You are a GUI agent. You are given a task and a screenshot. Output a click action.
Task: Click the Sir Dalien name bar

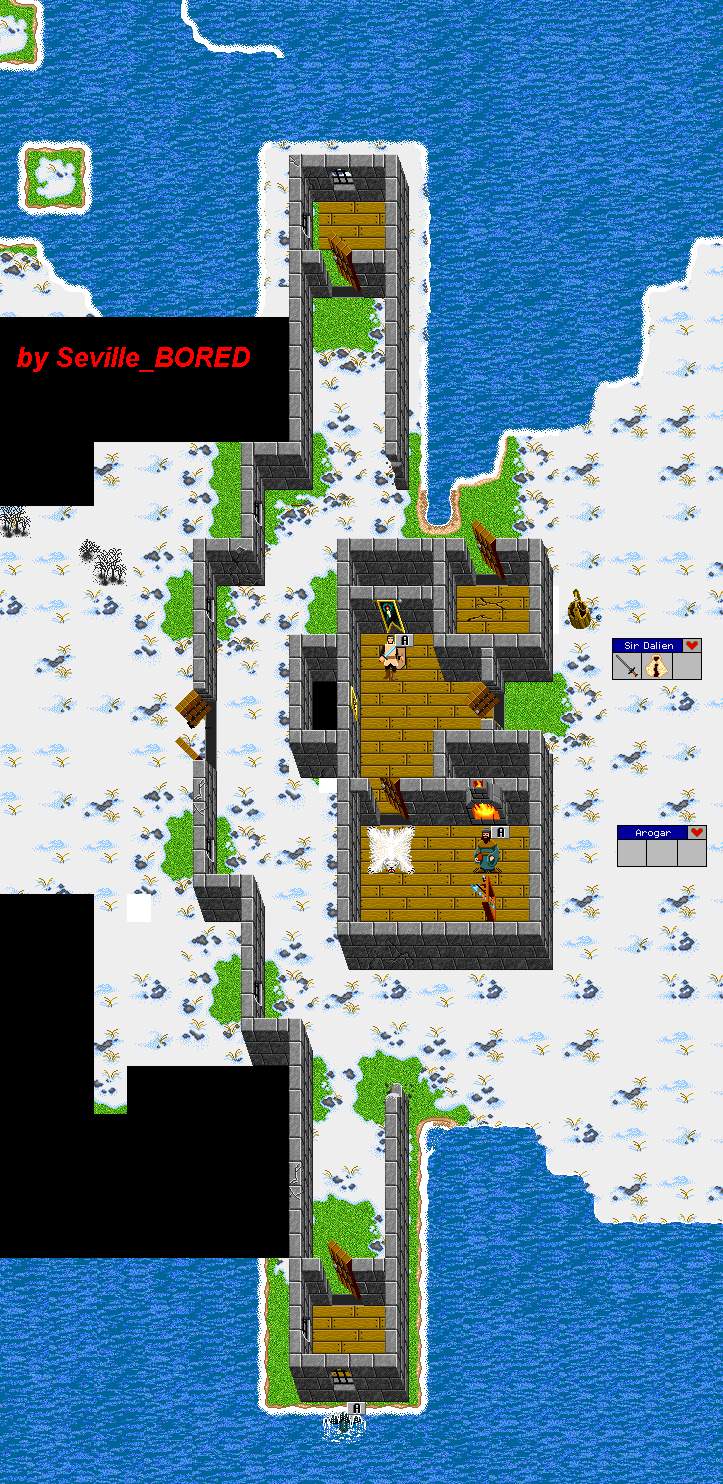pos(647,646)
